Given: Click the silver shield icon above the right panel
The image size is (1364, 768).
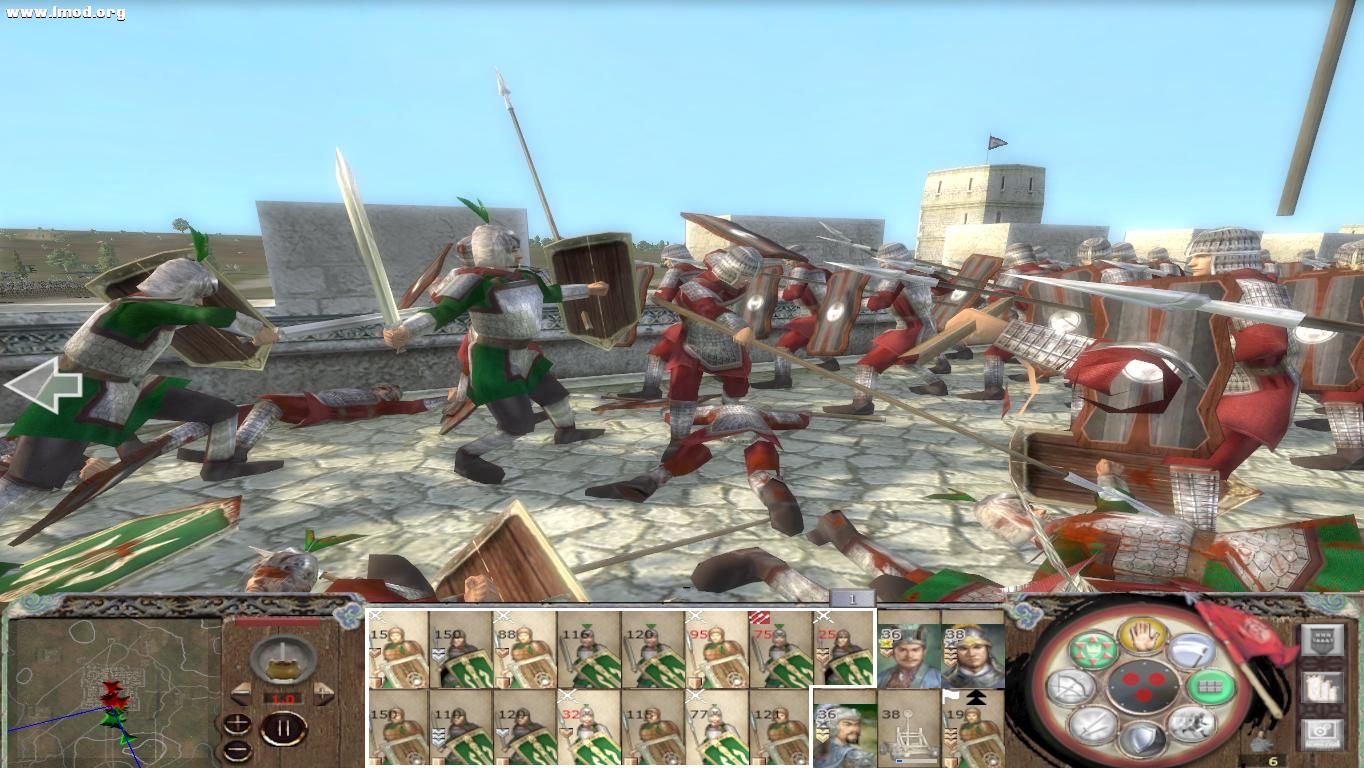Looking at the screenshot, I should [x=1324, y=641].
